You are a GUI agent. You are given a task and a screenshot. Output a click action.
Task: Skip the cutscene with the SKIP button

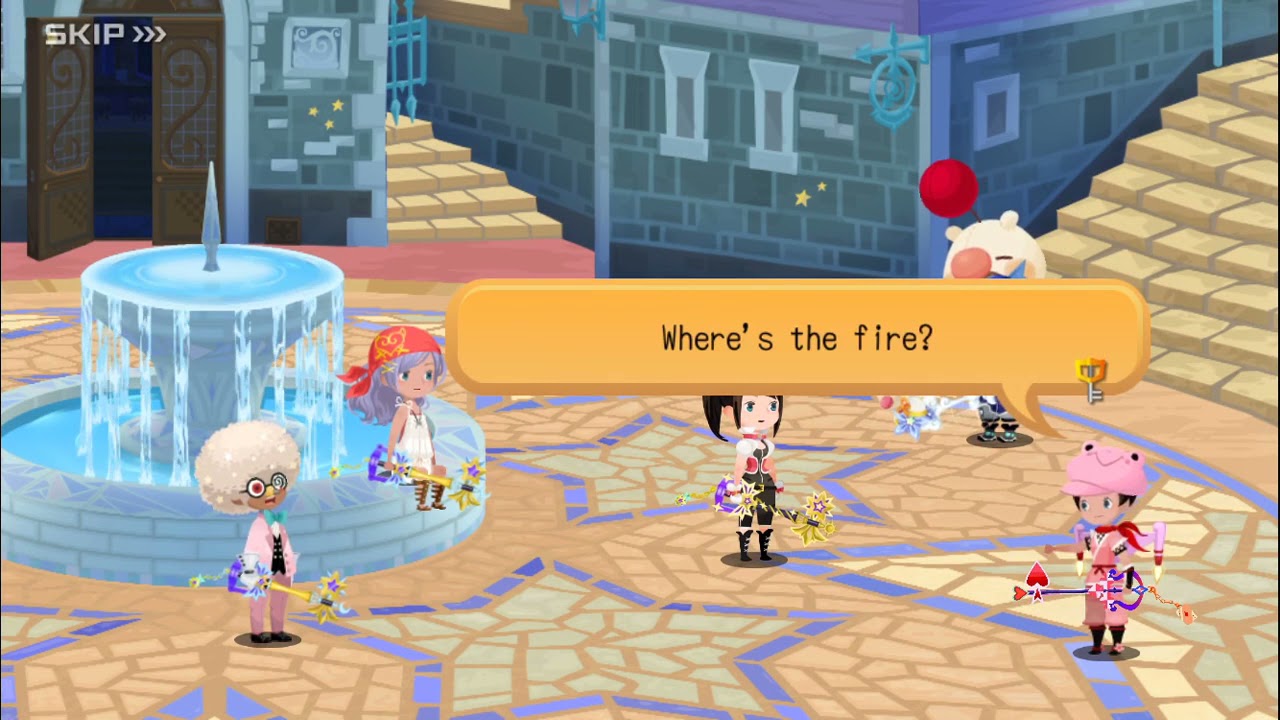pyautogui.click(x=104, y=35)
